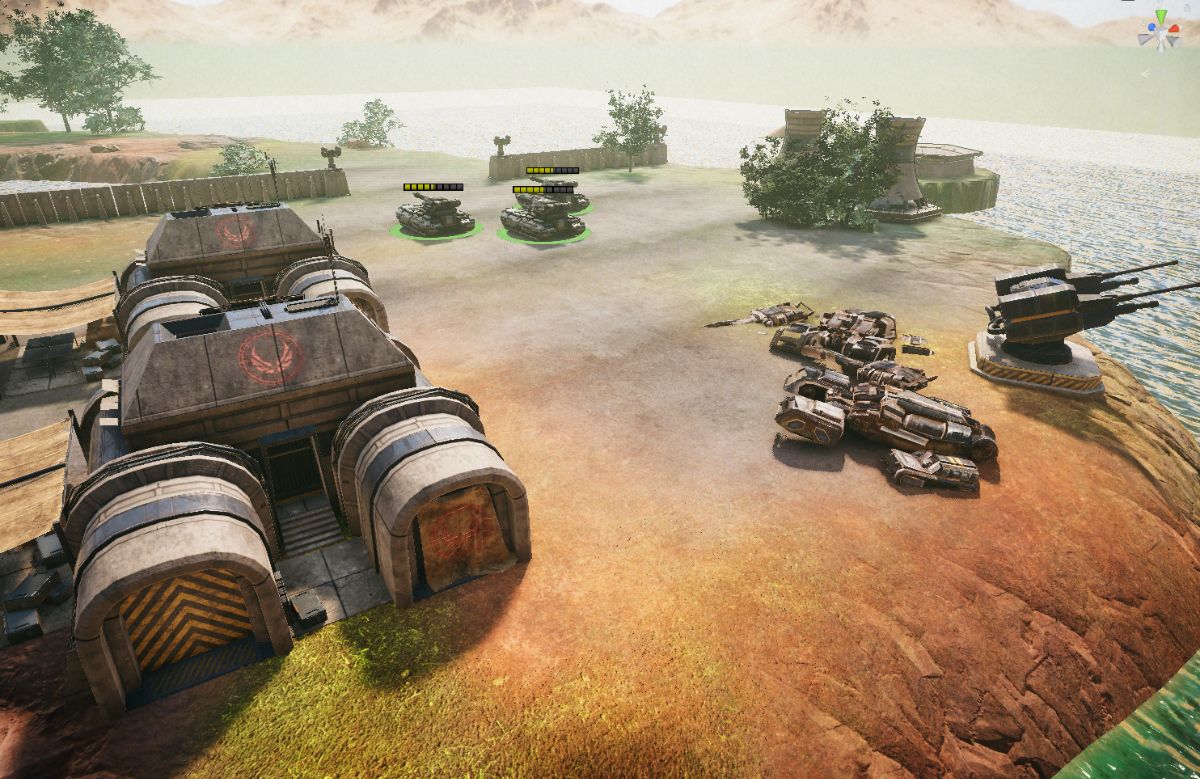Click the green Y-axis cone on the orientation gizmo
Image resolution: width=1200 pixels, height=779 pixels.
click(x=1159, y=17)
